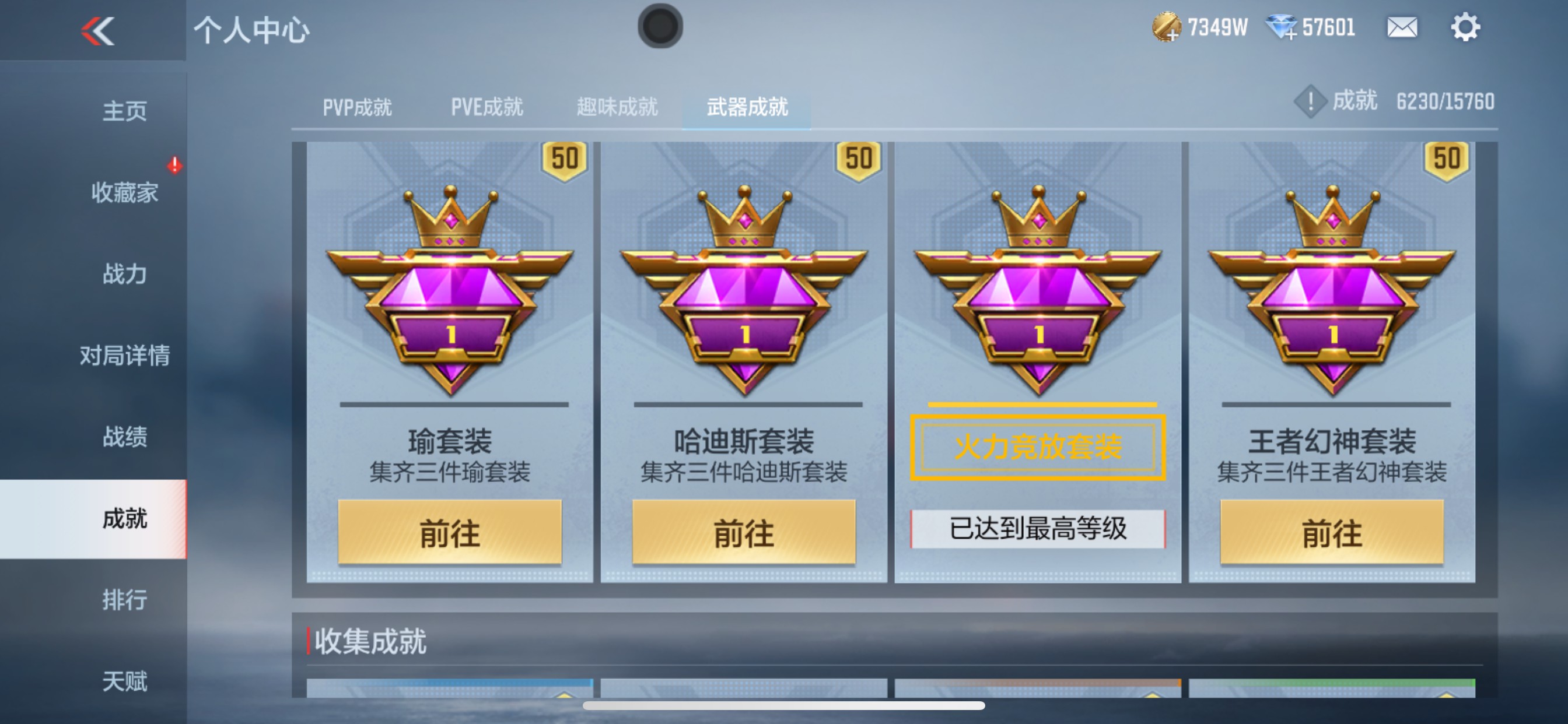The width and height of the screenshot is (1568, 724).
Task: Switch to the PVP成就 tab
Action: pyautogui.click(x=358, y=107)
